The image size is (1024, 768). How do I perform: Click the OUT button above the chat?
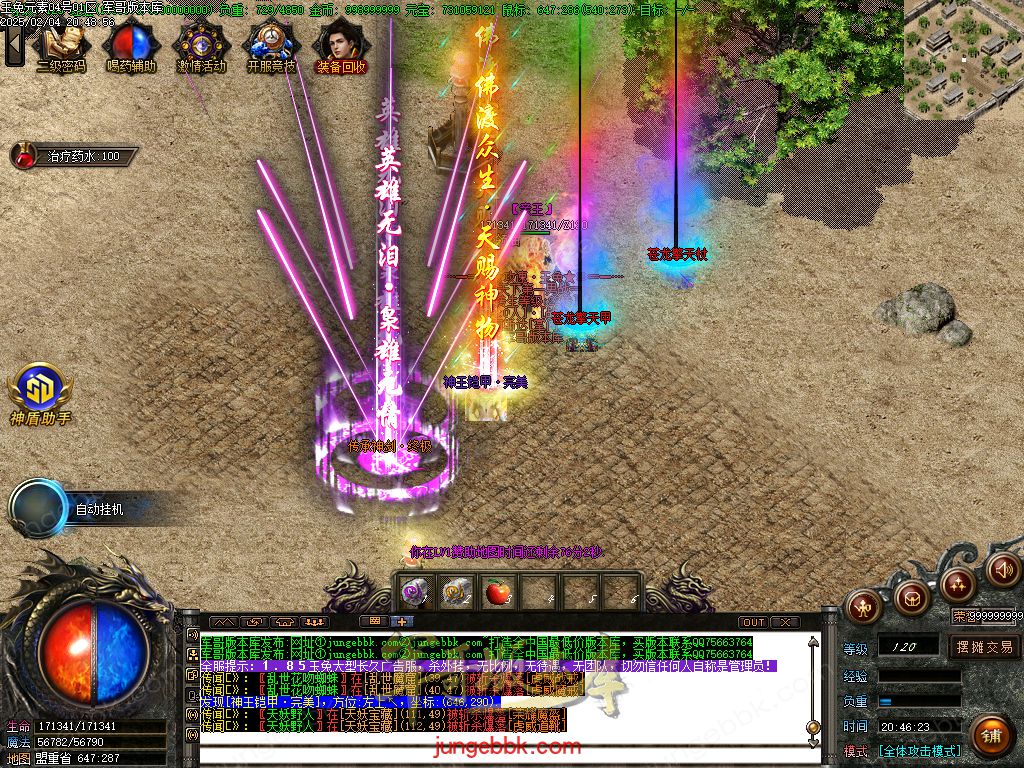tap(753, 622)
